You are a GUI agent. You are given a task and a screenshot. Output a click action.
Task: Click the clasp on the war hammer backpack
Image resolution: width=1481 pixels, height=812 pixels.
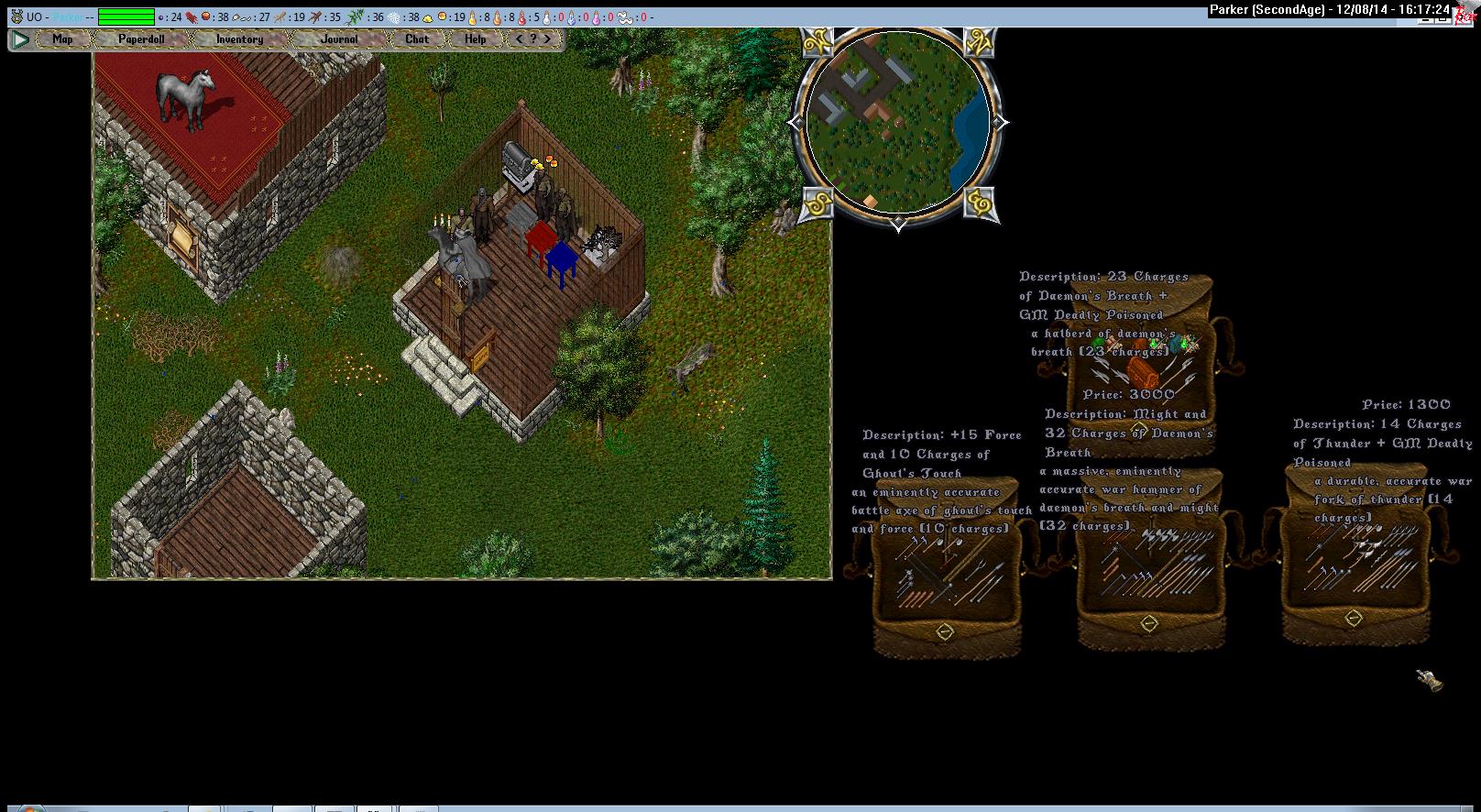pyautogui.click(x=1148, y=623)
